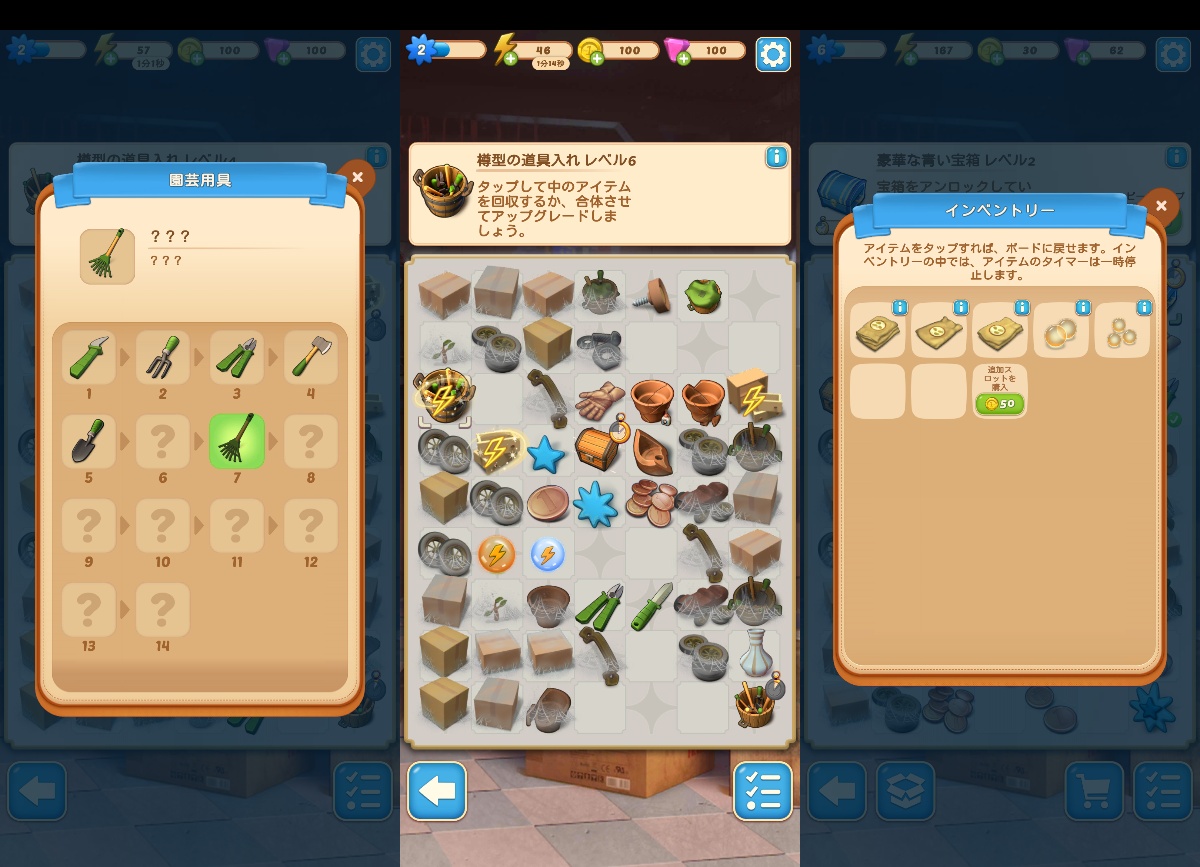Tap the blue energy bubble tile

[547, 553]
